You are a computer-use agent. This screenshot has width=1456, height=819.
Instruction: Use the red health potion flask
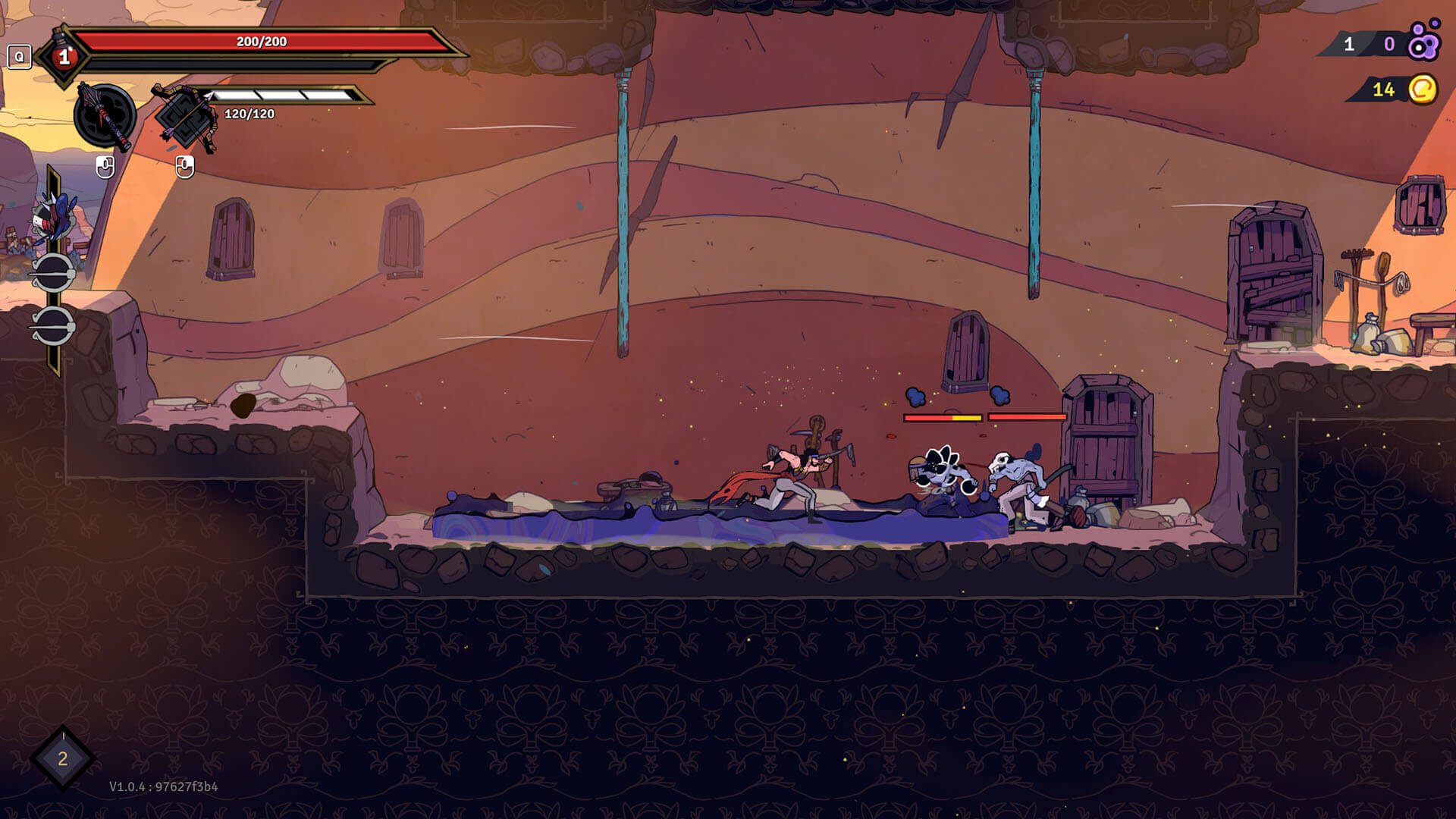coord(64,56)
